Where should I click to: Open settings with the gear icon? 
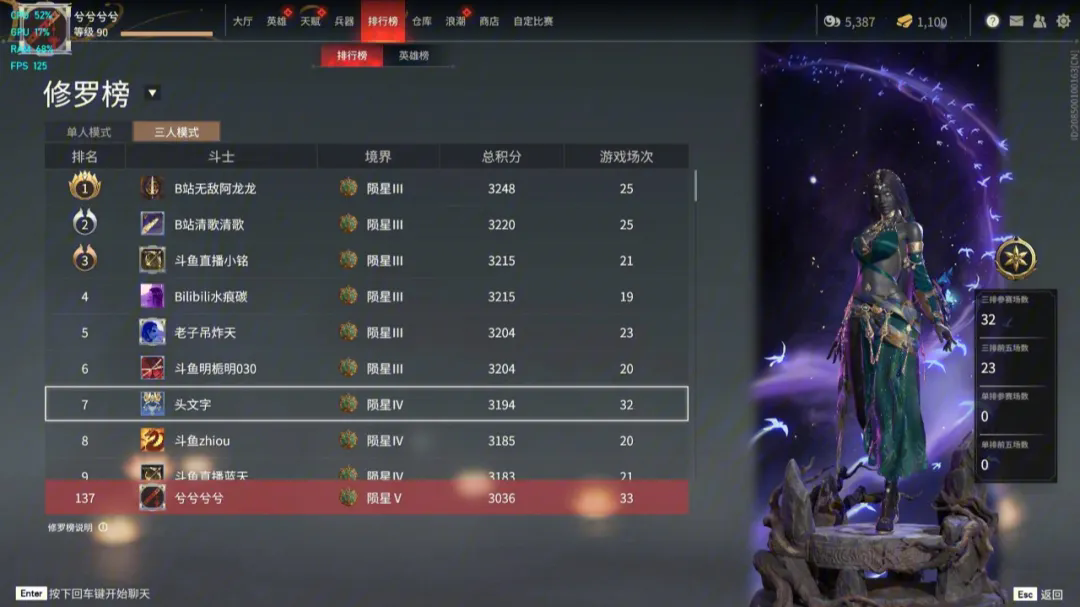point(1063,21)
